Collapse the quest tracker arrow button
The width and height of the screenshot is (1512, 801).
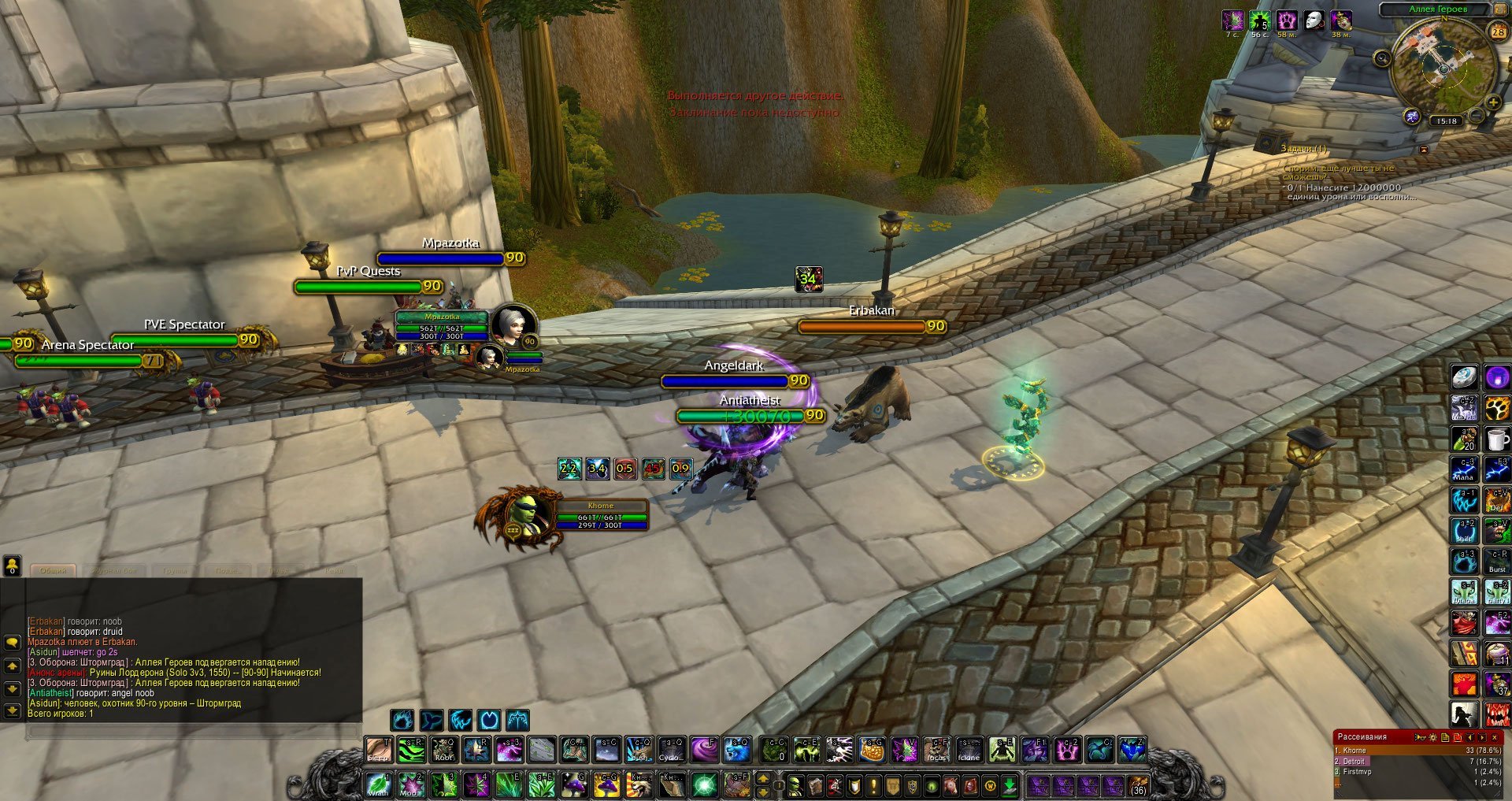pos(1423,149)
